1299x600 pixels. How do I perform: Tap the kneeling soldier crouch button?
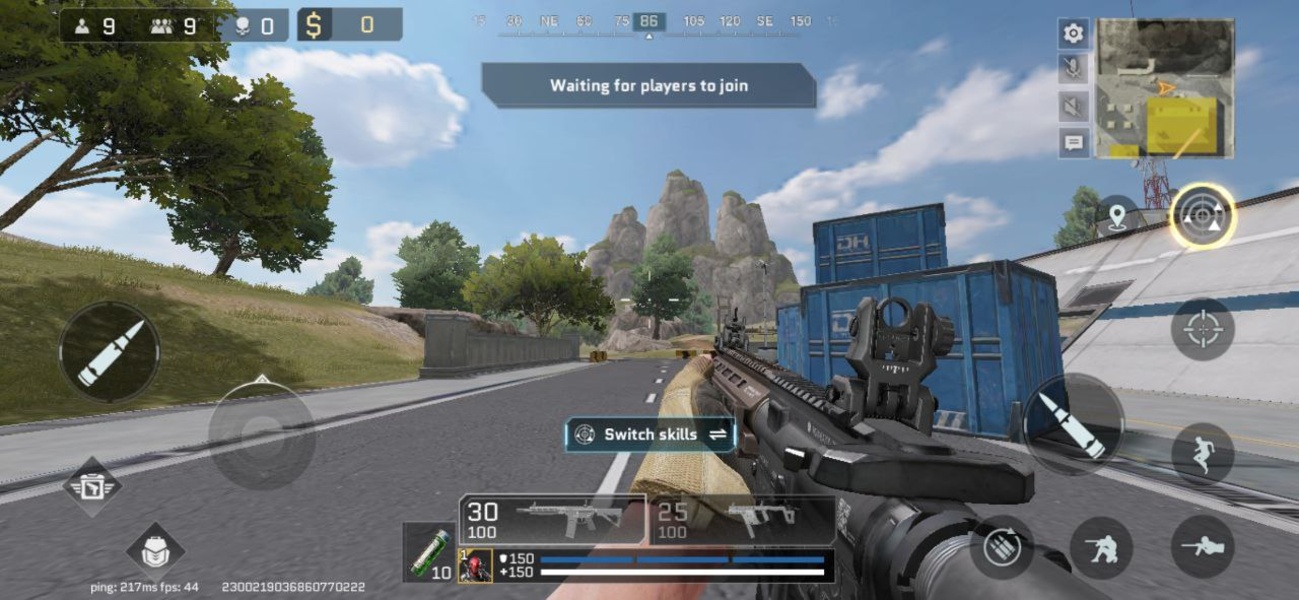point(1101,547)
